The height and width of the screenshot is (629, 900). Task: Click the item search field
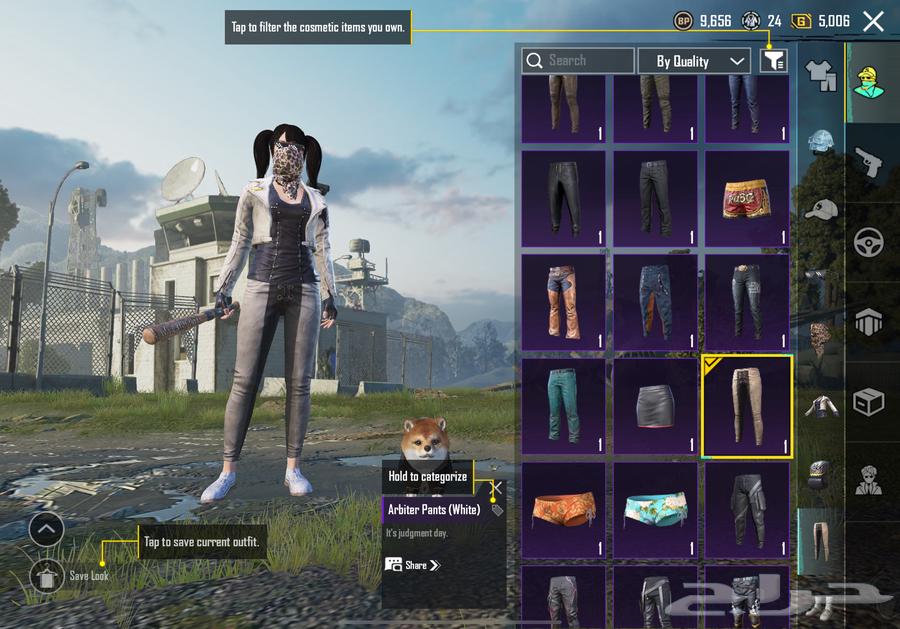coord(578,61)
